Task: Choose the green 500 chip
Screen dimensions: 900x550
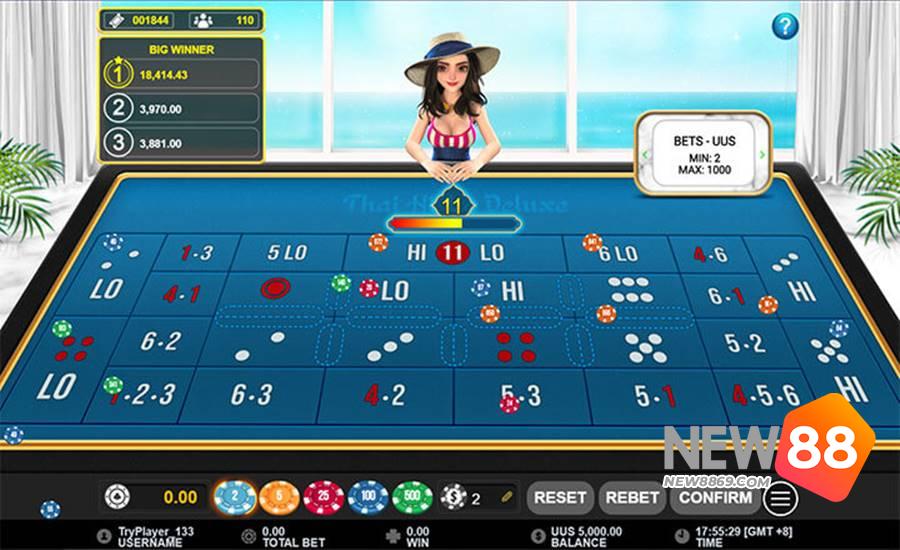Action: (412, 496)
